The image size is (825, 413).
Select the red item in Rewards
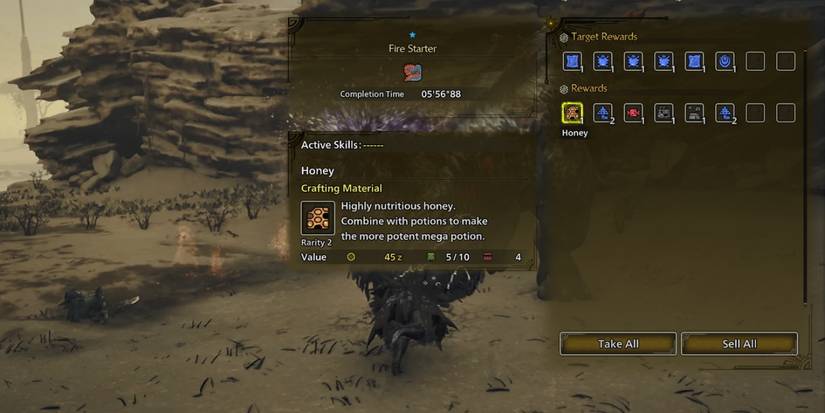click(x=633, y=113)
